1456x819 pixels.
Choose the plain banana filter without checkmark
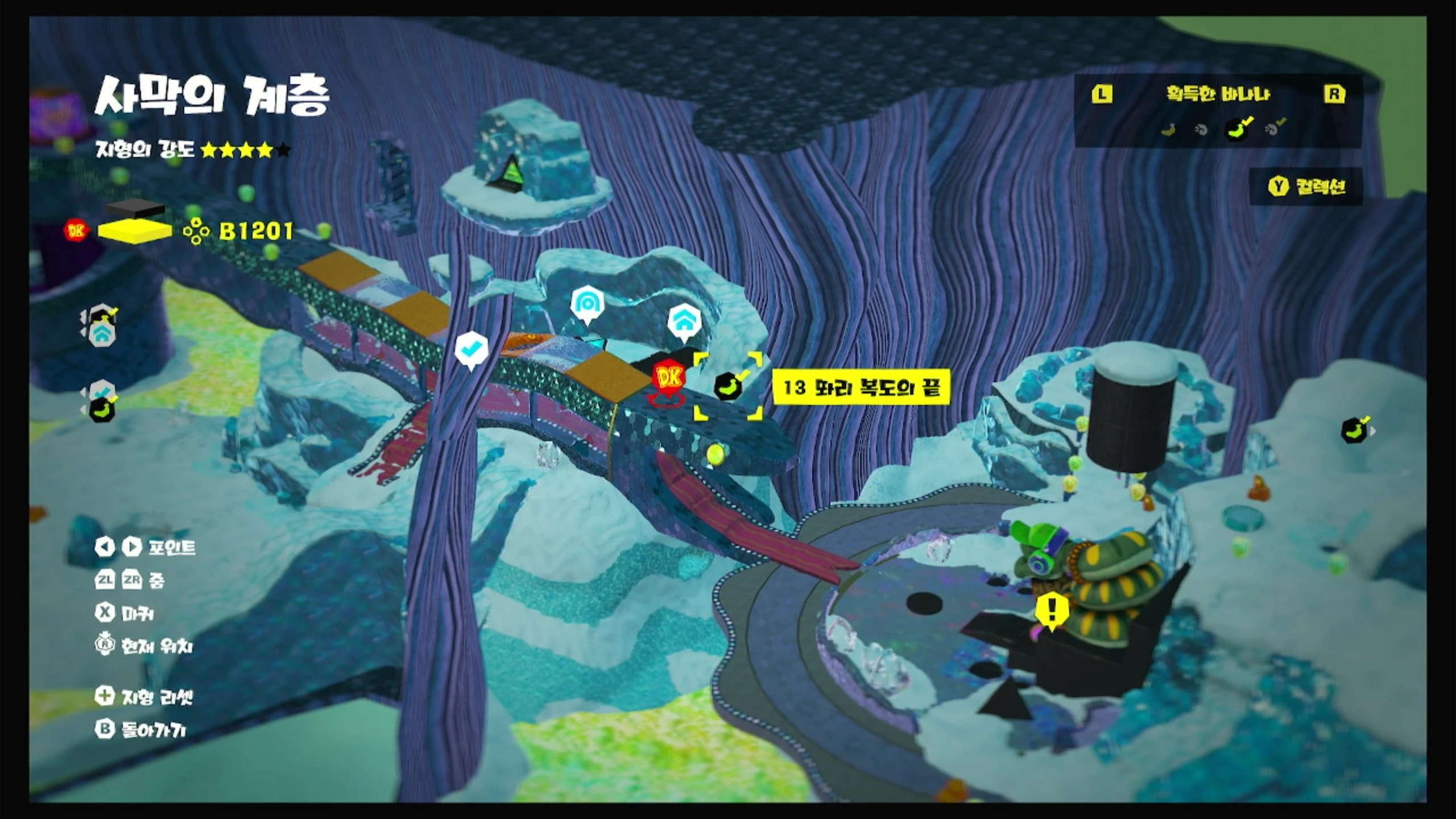pos(1168,130)
